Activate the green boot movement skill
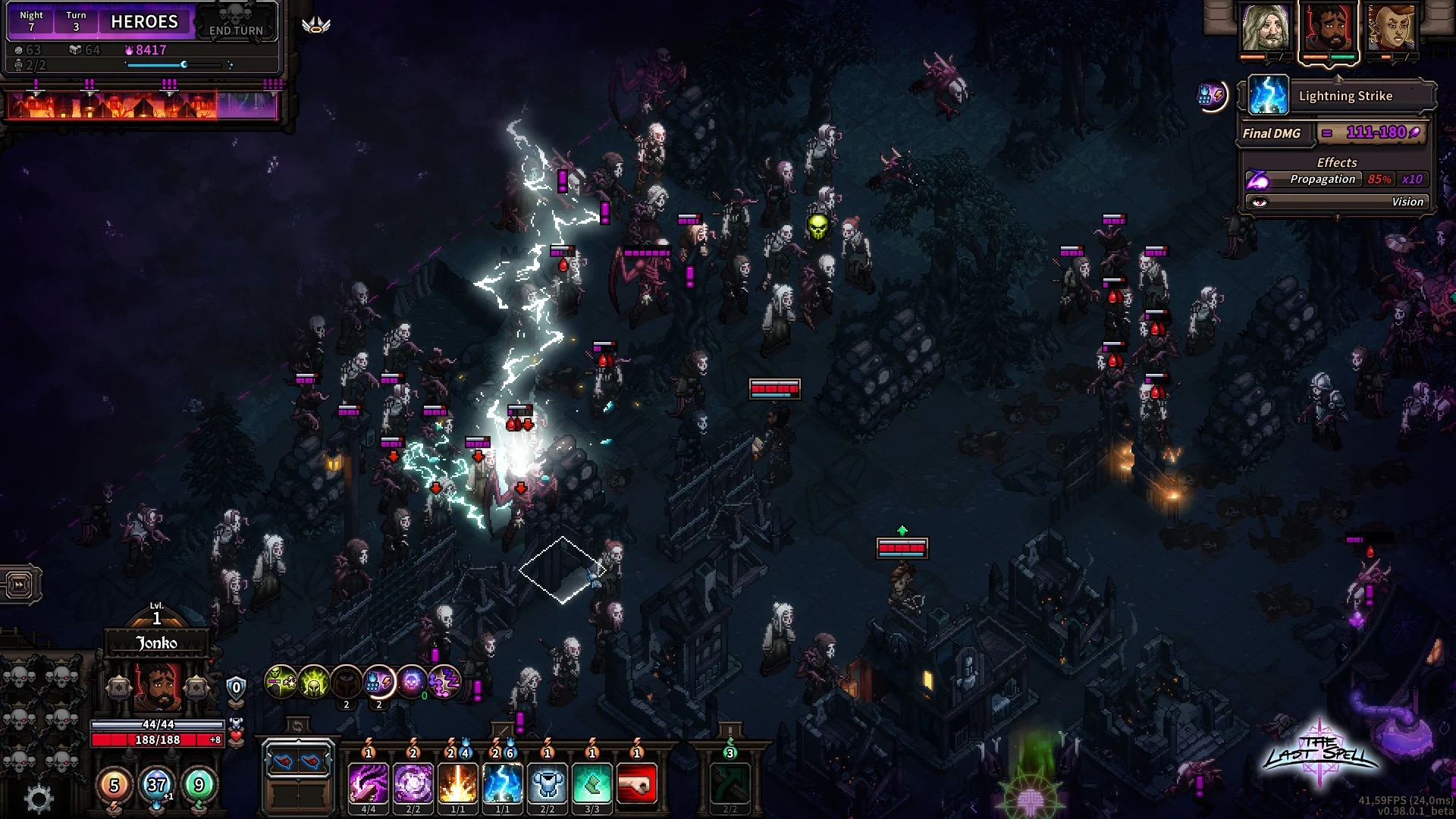 [592, 784]
